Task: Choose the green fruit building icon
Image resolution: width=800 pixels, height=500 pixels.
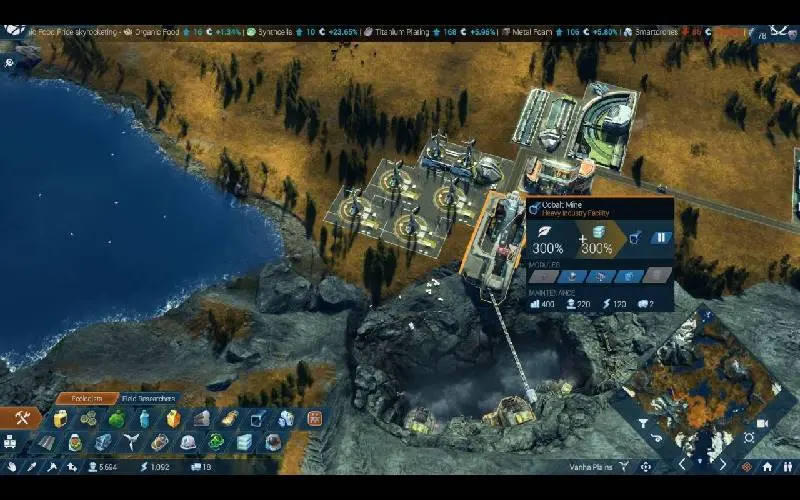Action: point(116,418)
